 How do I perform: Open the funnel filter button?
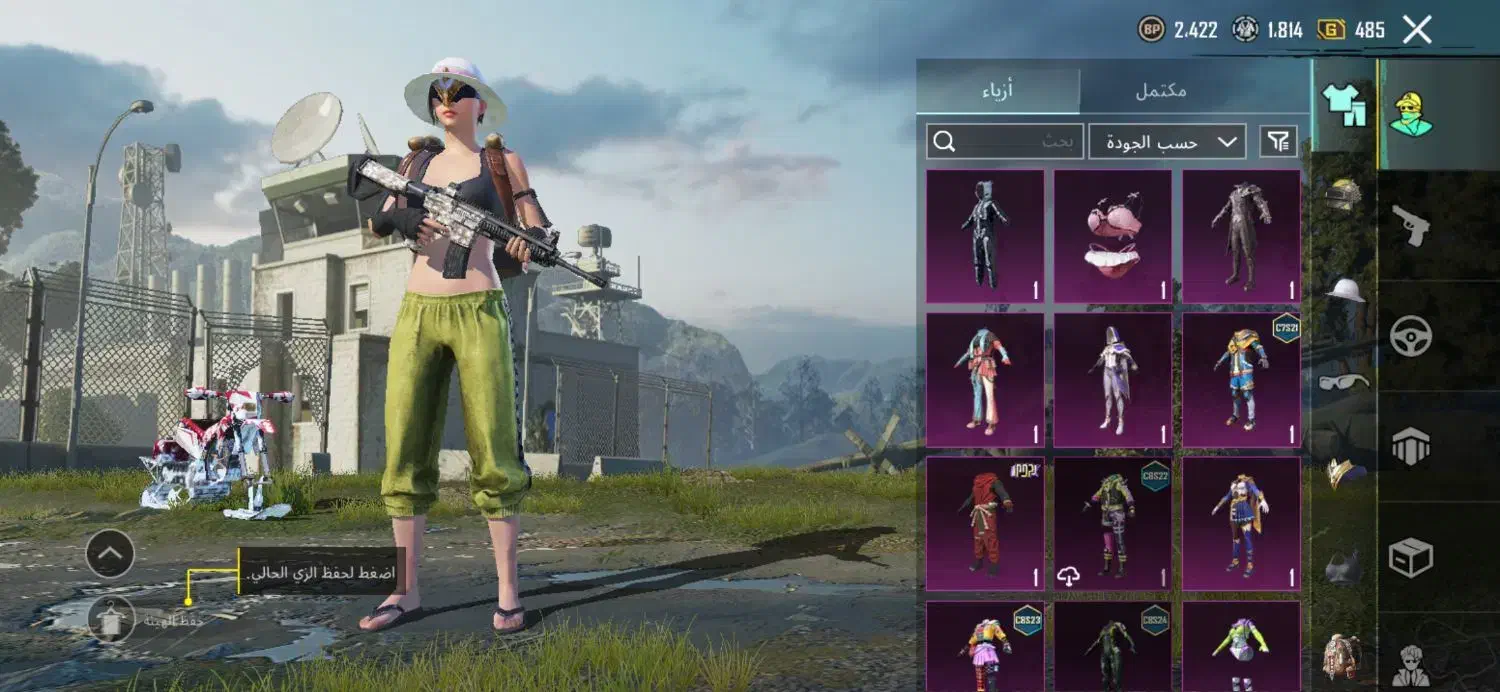1279,142
